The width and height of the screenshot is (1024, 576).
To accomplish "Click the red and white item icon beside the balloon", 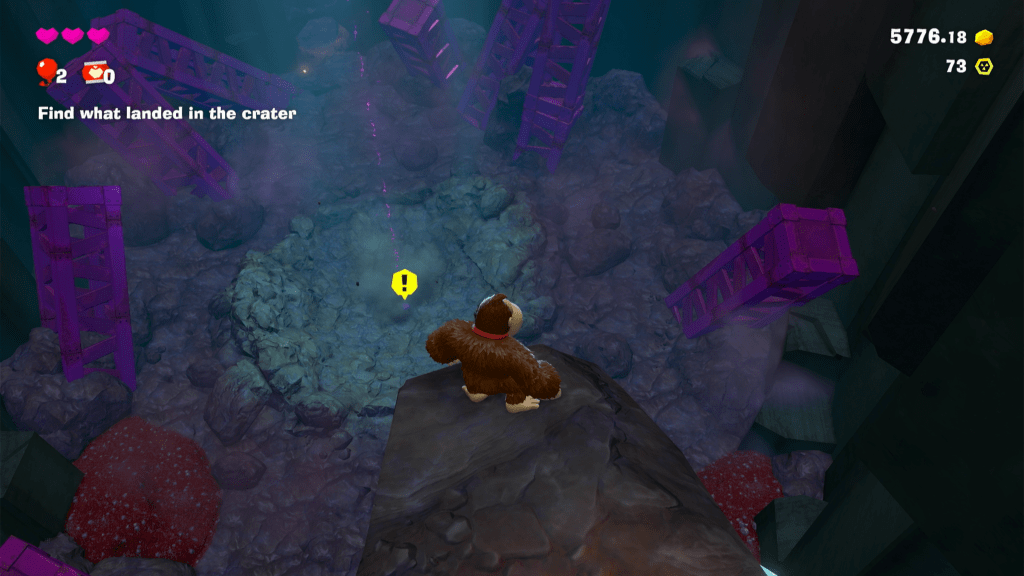I will tap(94, 73).
